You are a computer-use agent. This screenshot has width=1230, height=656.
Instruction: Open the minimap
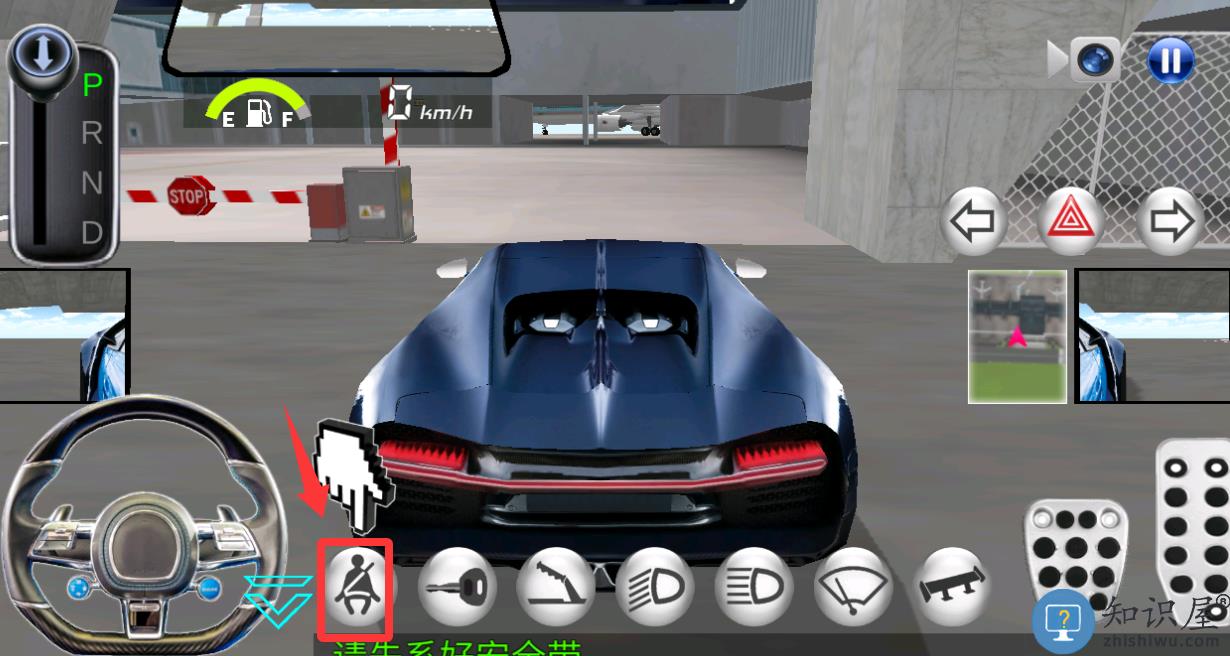[1017, 336]
